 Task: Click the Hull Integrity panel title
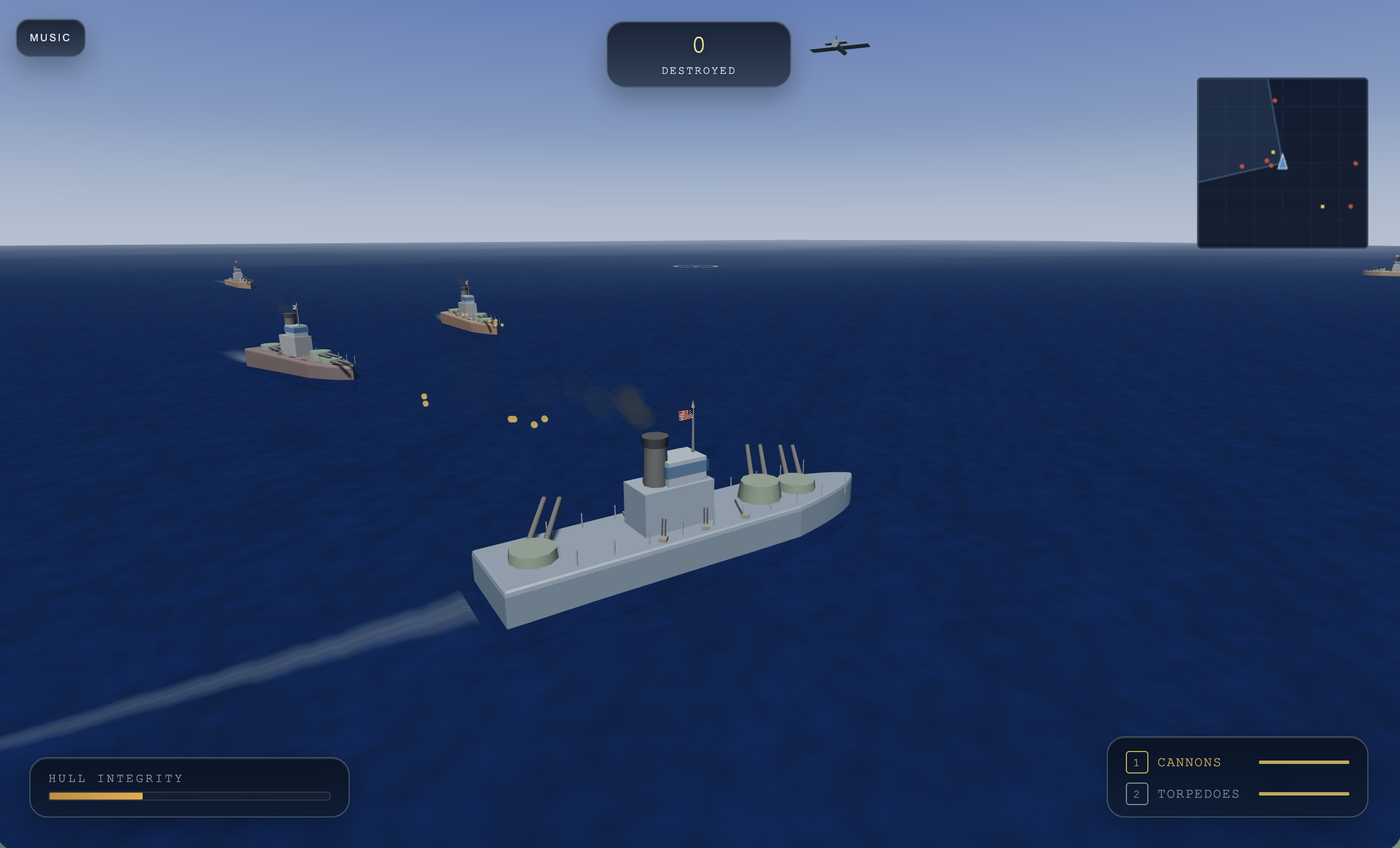coord(116,778)
